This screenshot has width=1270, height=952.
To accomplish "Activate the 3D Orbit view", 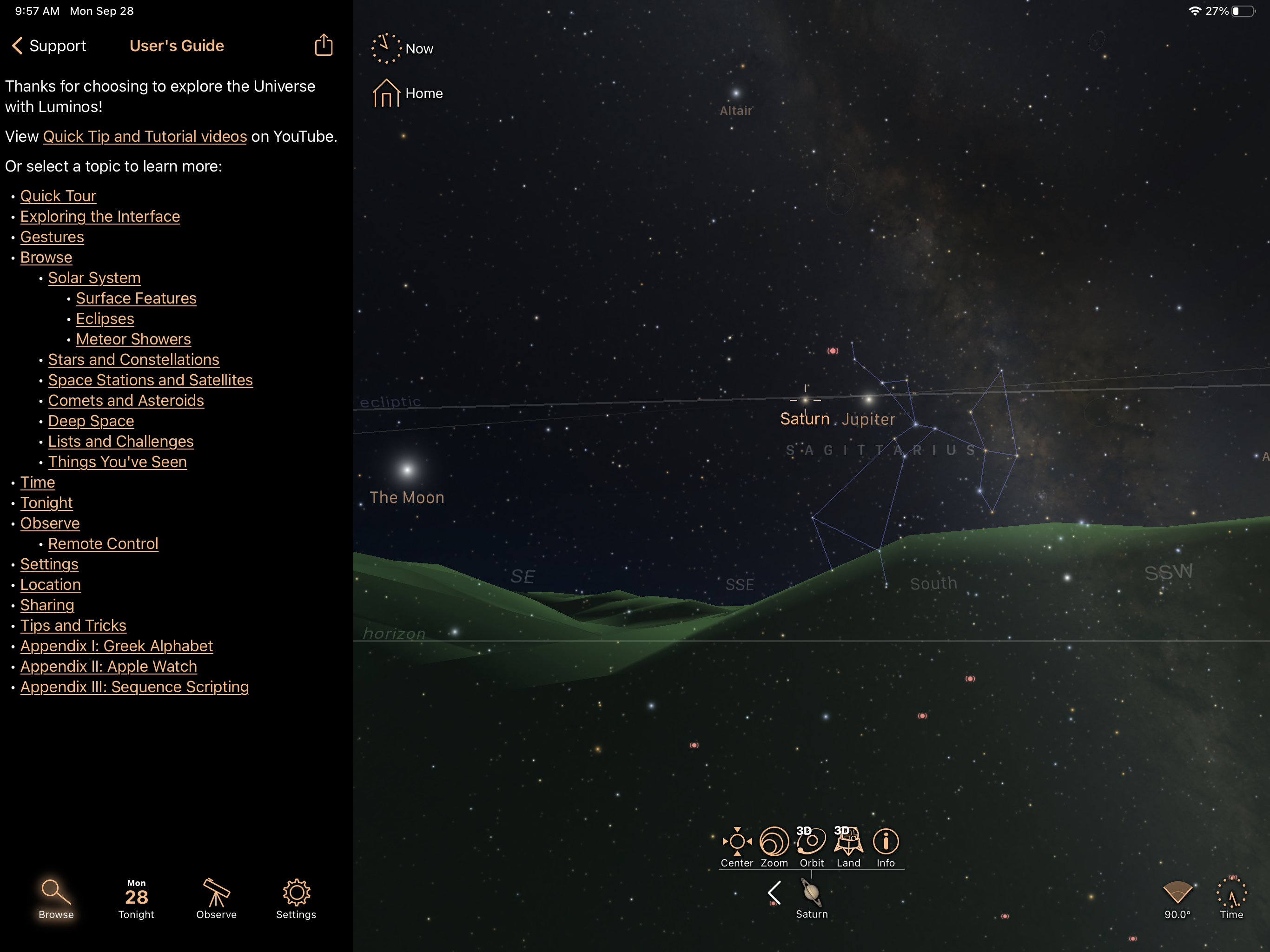I will click(x=811, y=847).
